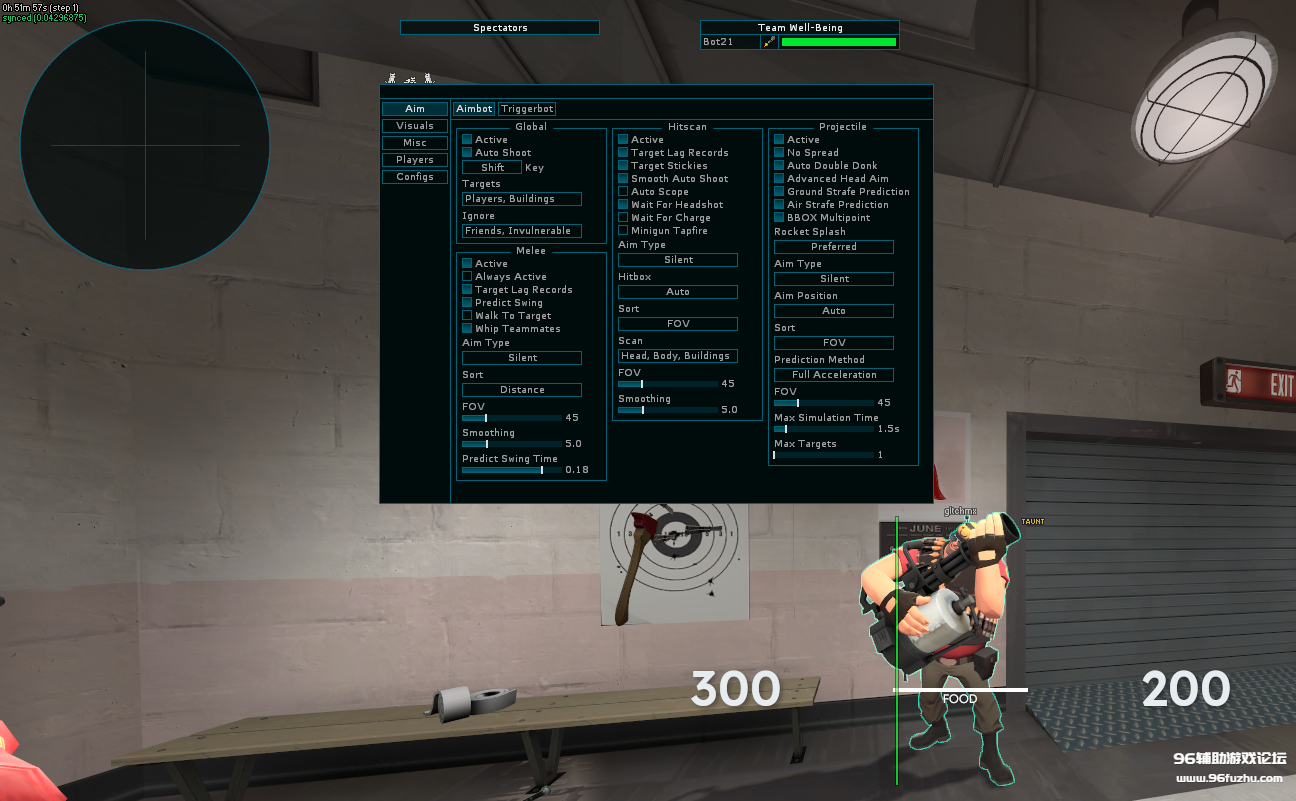Toggle the Auto Shoot checkbox
1296x801 pixels.
(467, 153)
